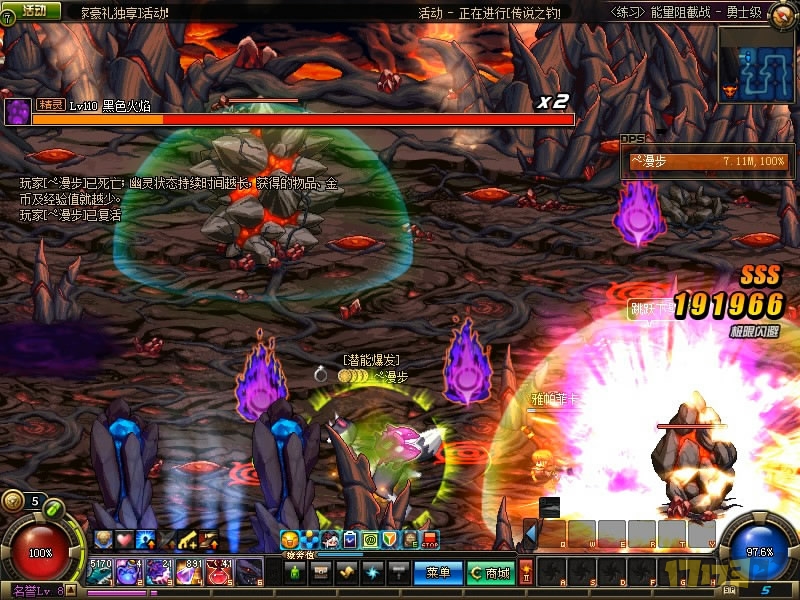
Task: Toggle the skill bar page II button
Action: click(x=526, y=568)
